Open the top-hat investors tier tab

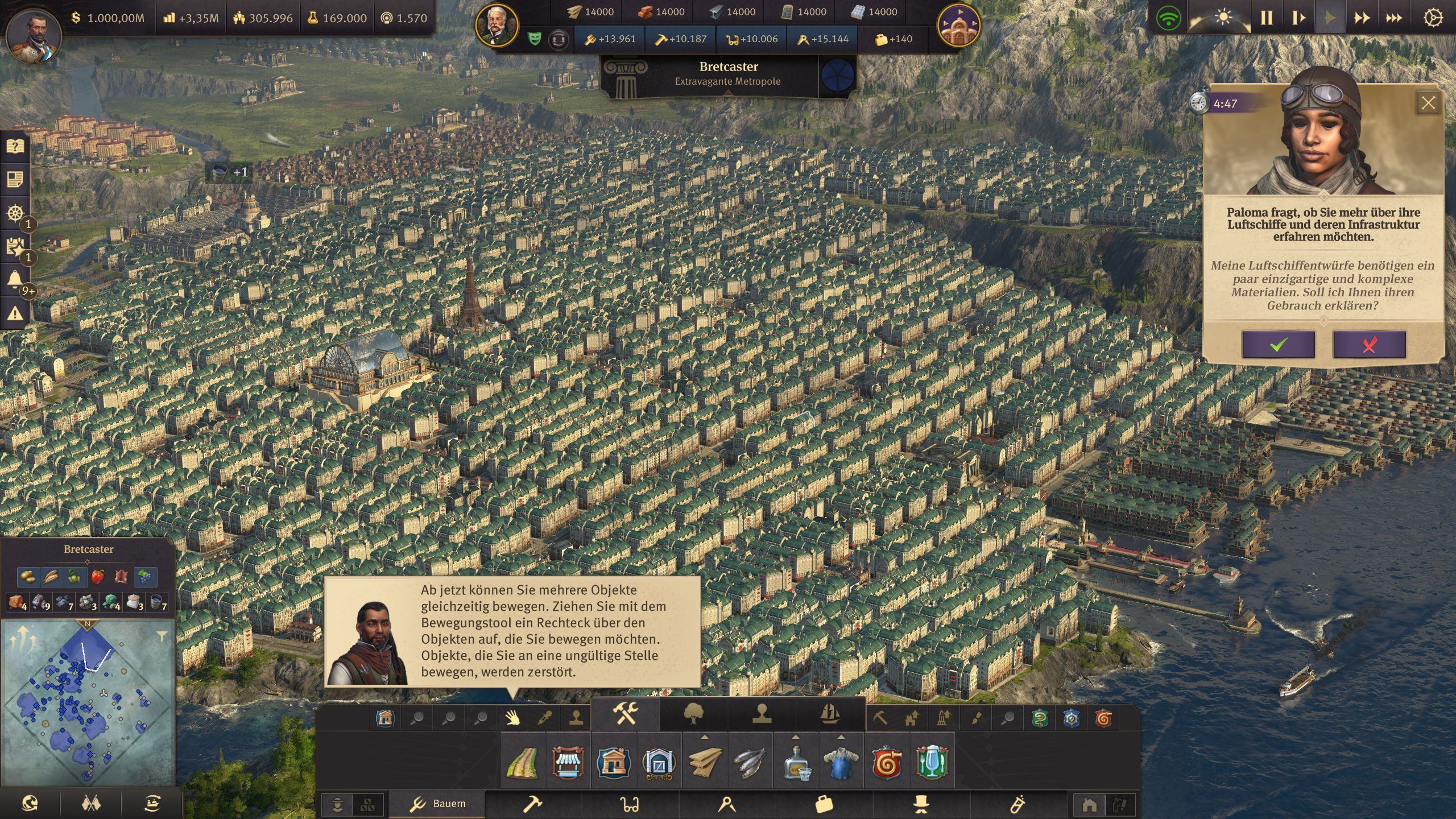pyautogui.click(x=921, y=804)
